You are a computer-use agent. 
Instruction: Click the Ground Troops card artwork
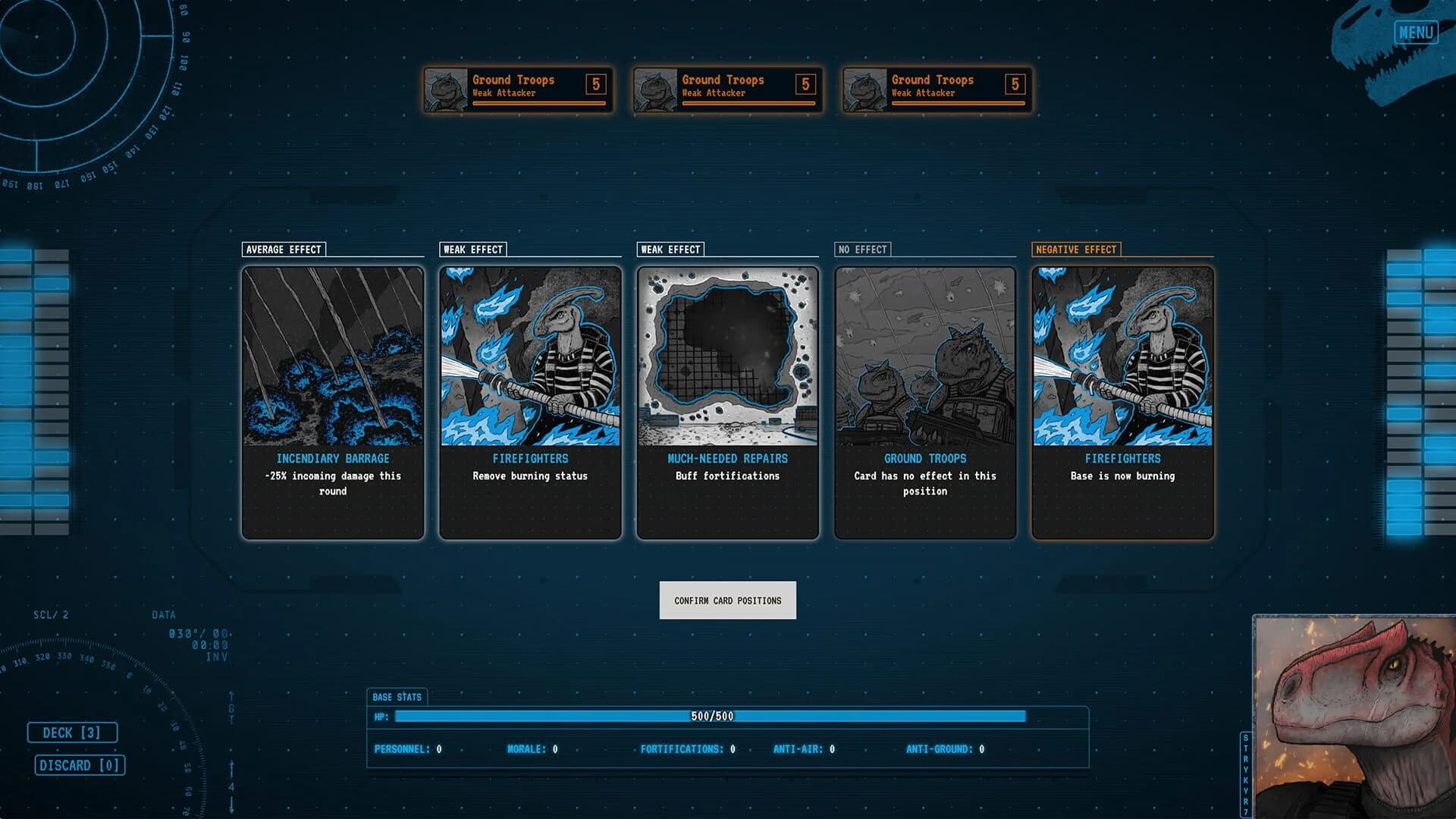[924, 356]
